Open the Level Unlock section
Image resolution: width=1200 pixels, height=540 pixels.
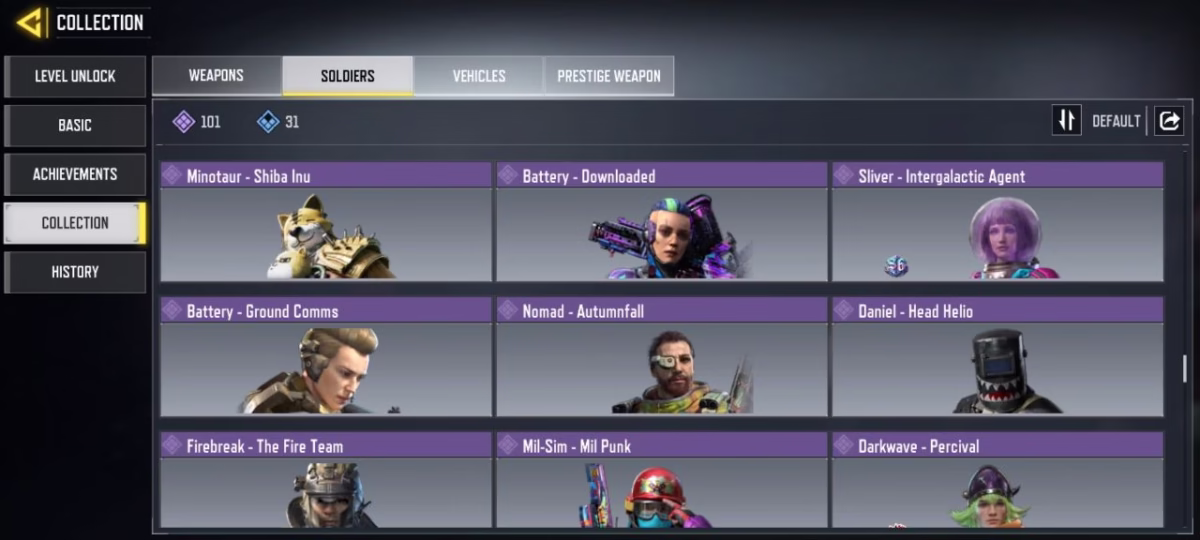[x=75, y=76]
